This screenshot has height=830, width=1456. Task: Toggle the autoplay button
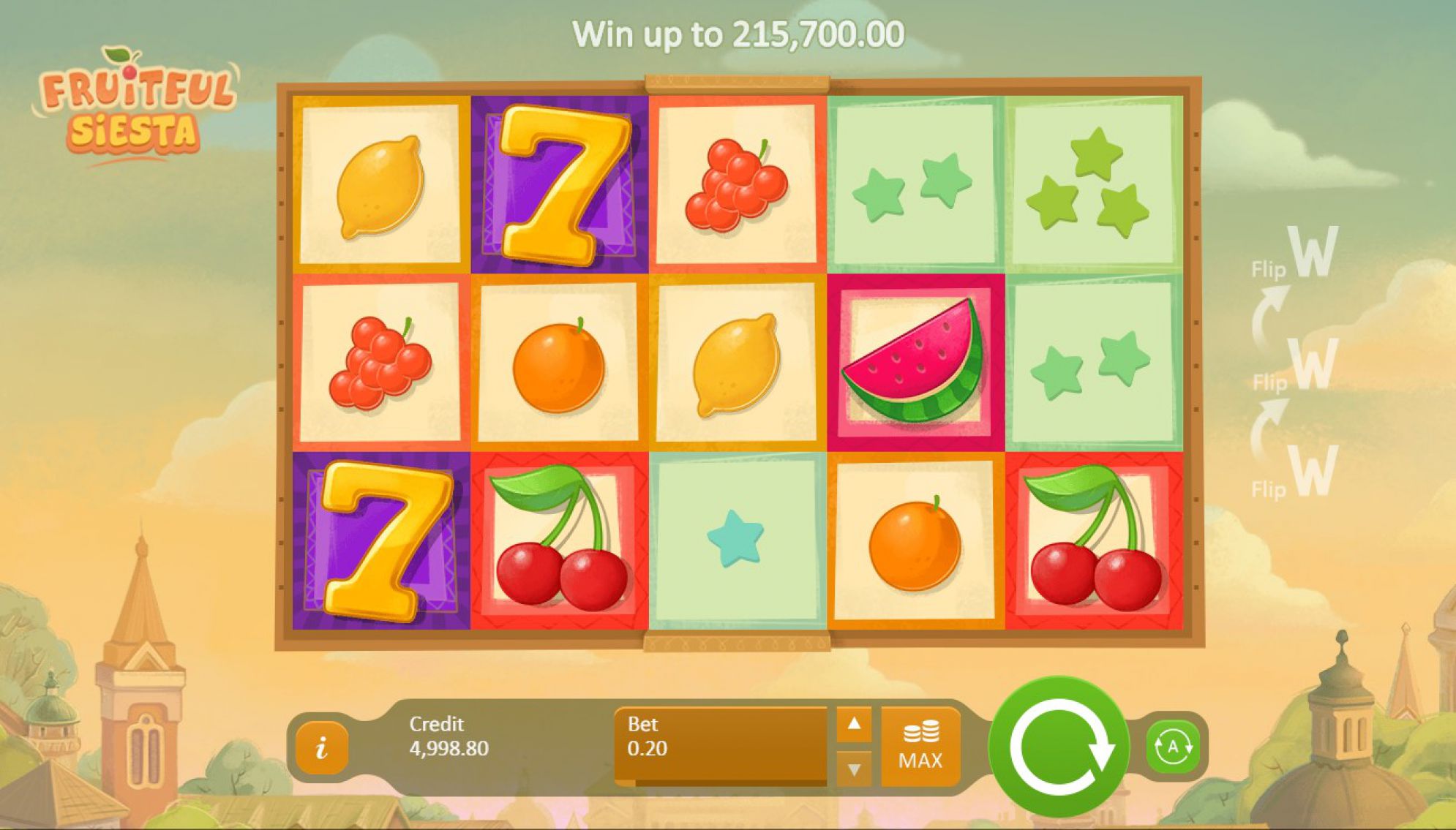click(1173, 747)
